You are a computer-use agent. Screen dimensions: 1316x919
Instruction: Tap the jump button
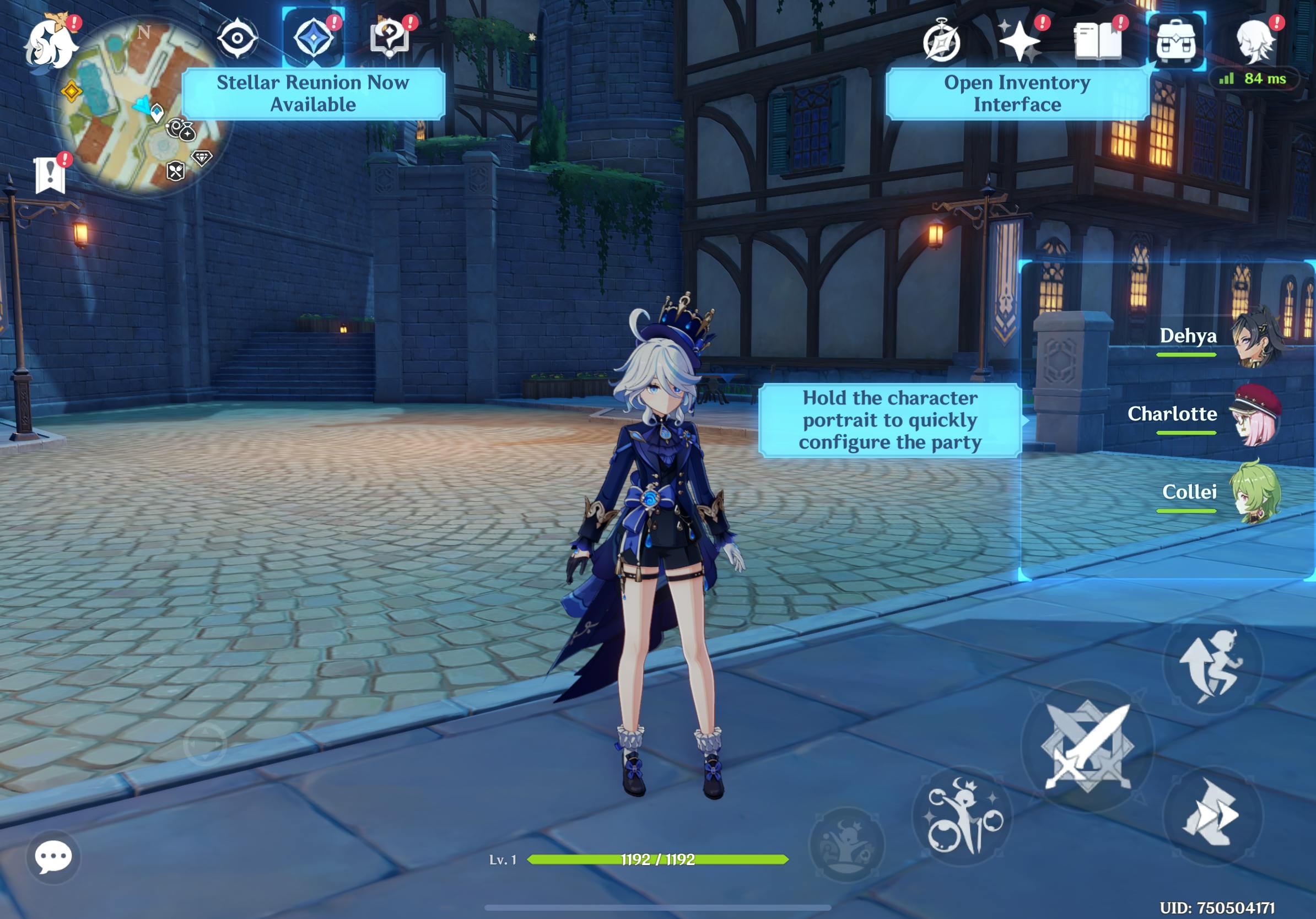1213,664
